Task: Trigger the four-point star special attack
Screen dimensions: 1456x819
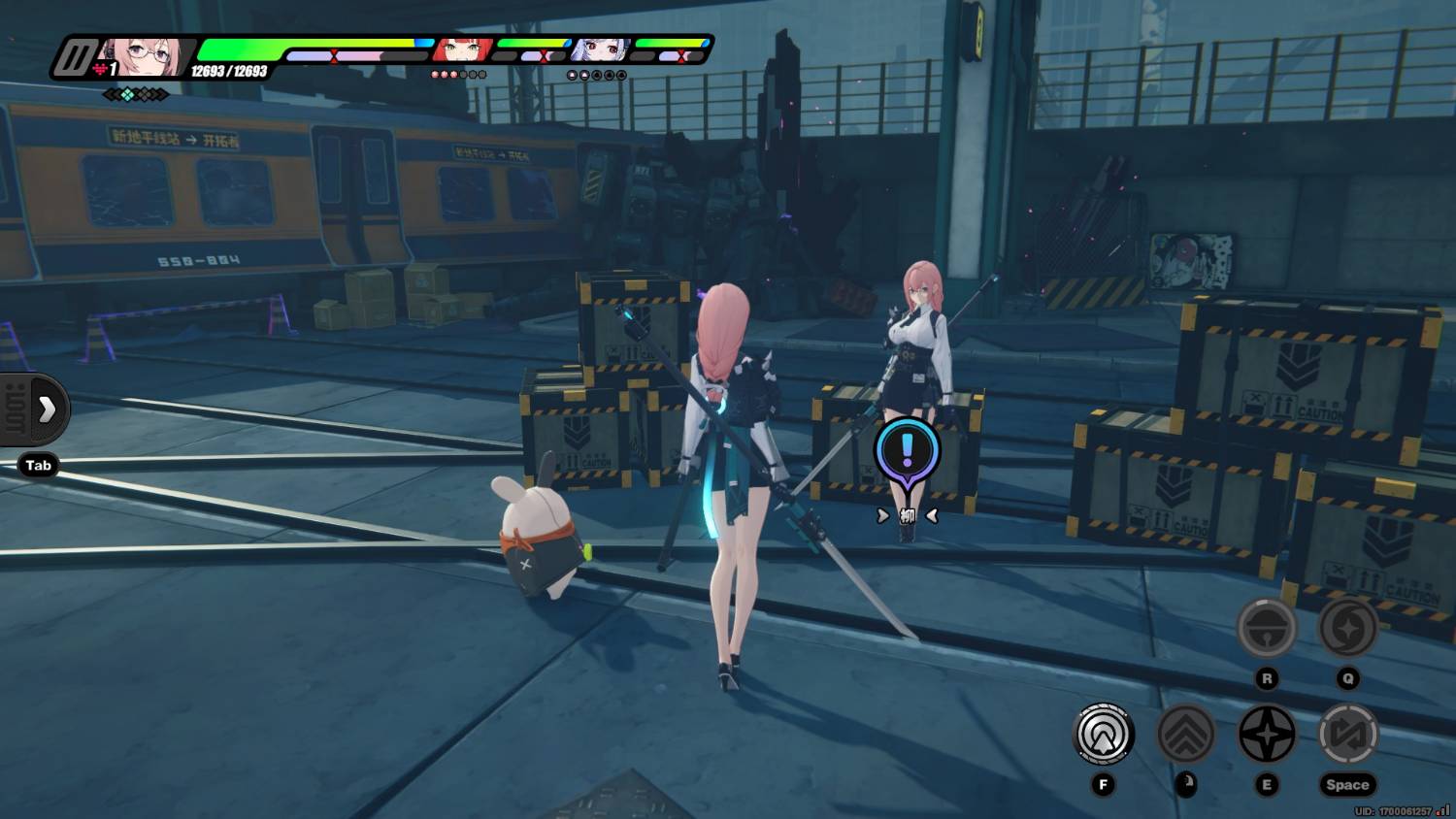Action: [1267, 734]
